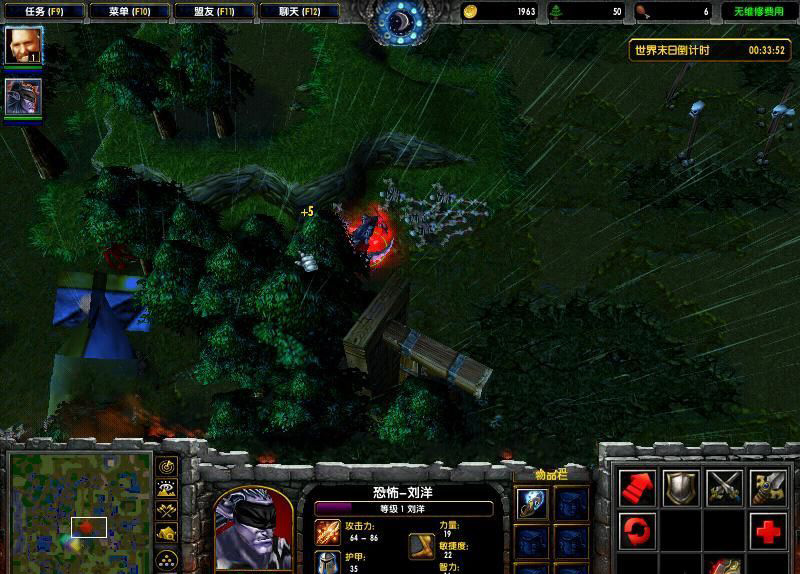
Task: Open the 任务 (Quests) menu
Action: (x=42, y=12)
